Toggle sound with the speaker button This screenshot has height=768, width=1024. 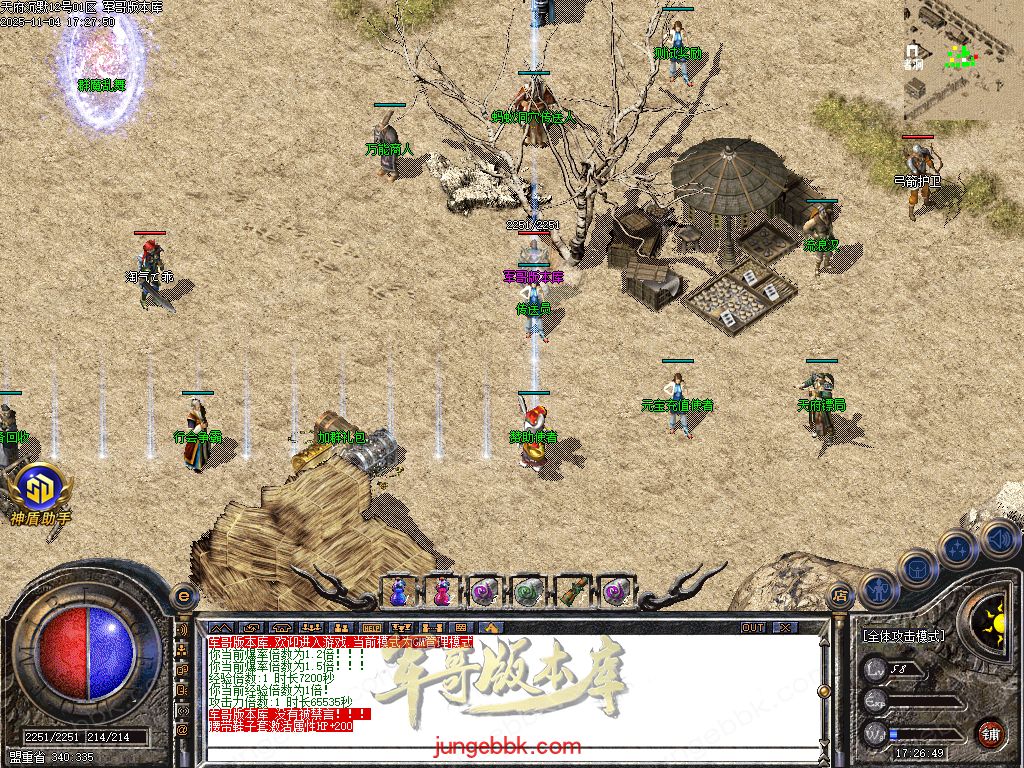click(x=998, y=538)
